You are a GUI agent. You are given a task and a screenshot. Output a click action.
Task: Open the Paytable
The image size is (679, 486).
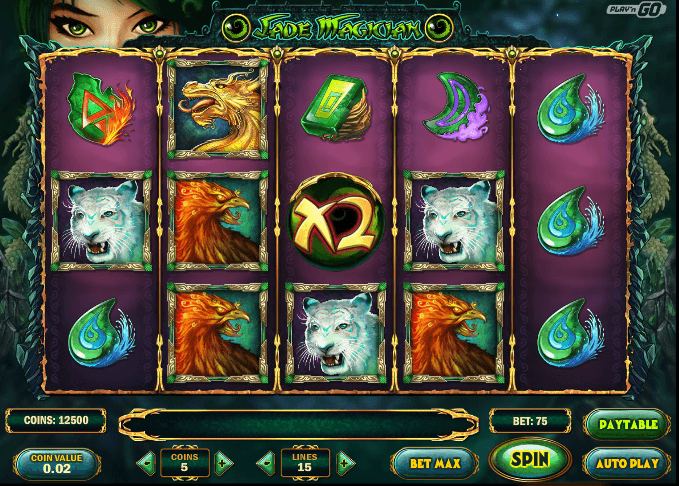tap(627, 424)
